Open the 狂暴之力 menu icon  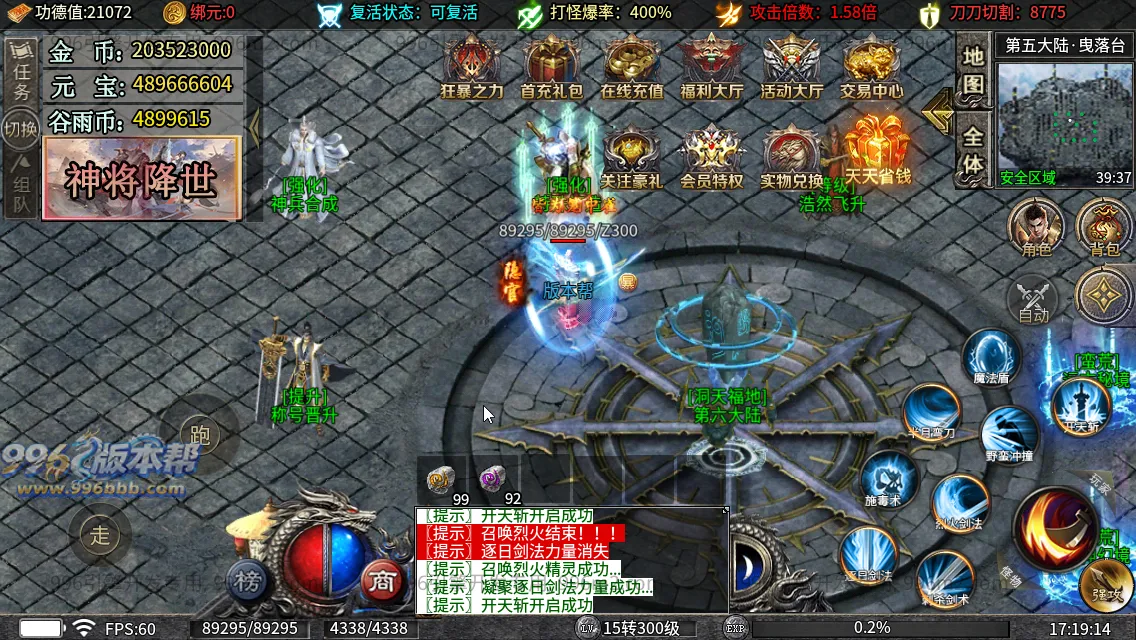(x=472, y=64)
